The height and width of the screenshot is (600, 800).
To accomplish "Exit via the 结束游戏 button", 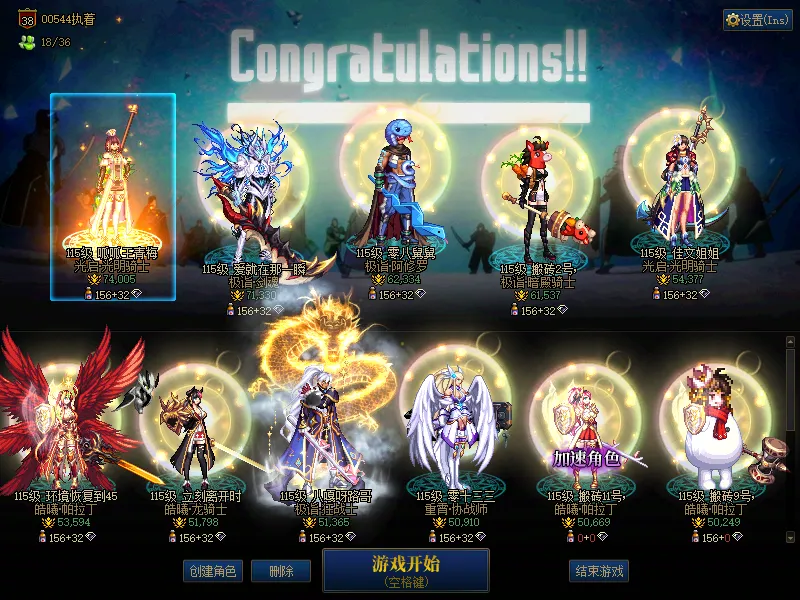I will (599, 571).
